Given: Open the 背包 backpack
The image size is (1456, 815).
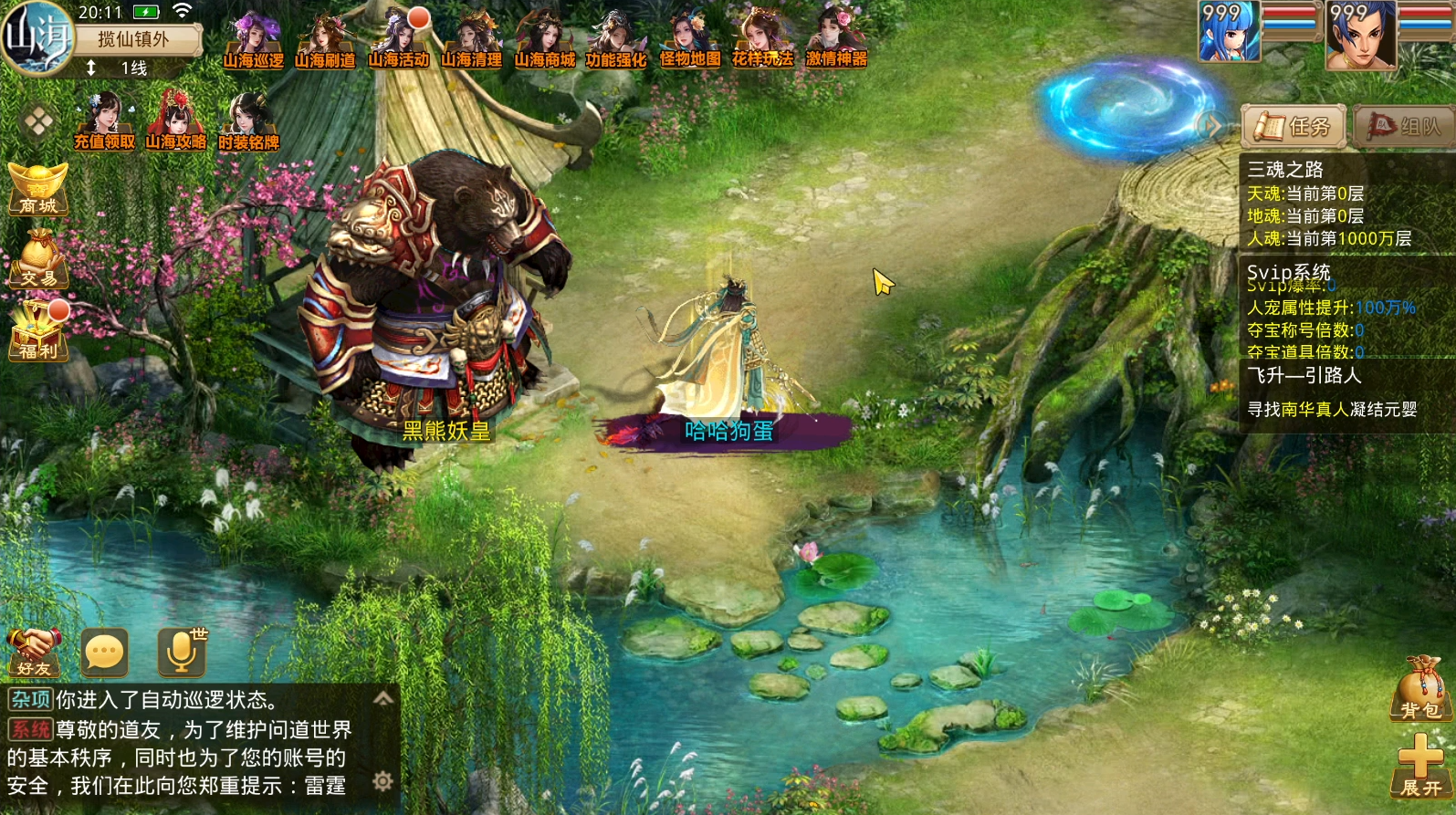Looking at the screenshot, I should coord(1420,689).
